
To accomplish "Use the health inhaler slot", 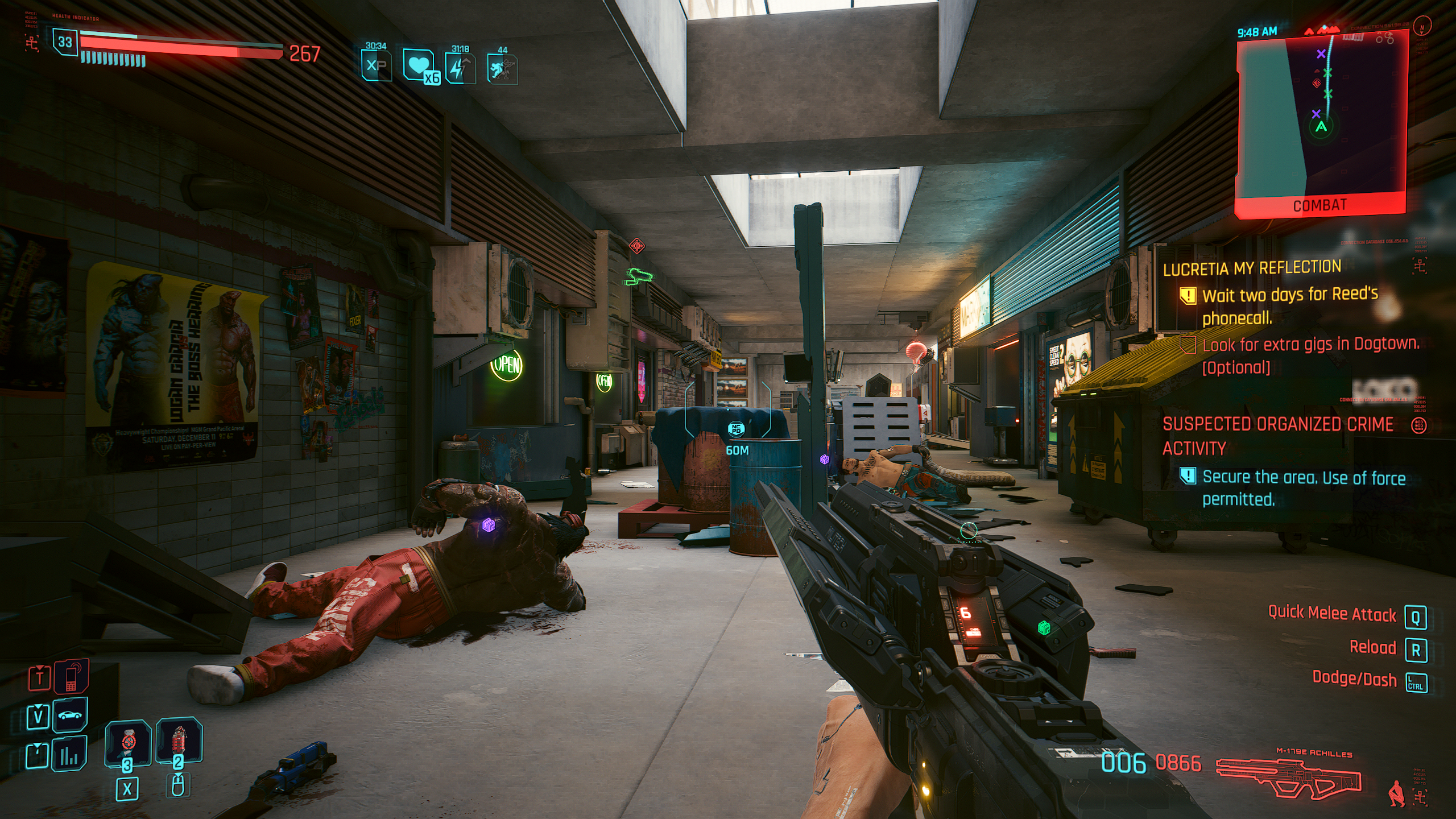I will point(128,743).
